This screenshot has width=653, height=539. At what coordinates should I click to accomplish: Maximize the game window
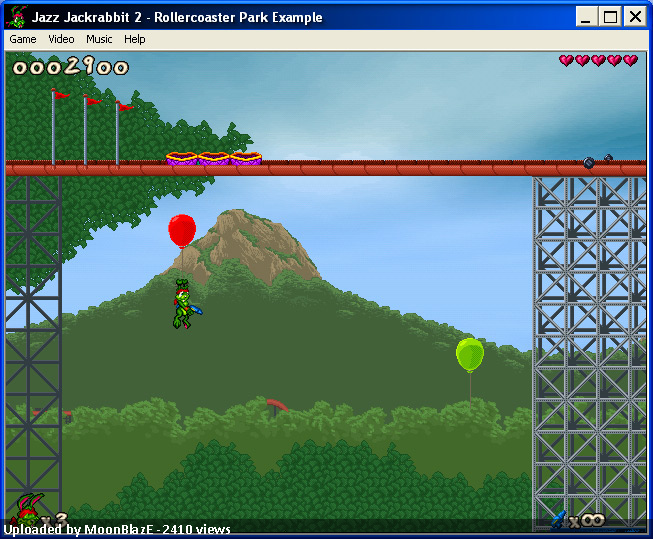pyautogui.click(x=611, y=17)
